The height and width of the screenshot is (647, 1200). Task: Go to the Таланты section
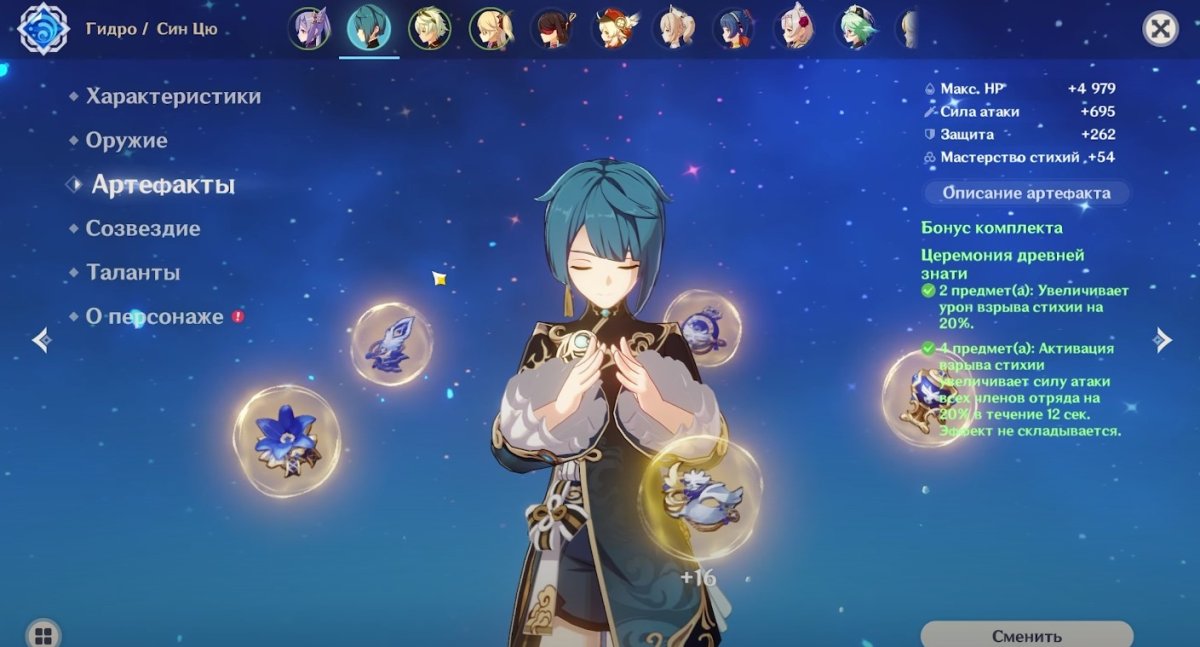(x=132, y=273)
